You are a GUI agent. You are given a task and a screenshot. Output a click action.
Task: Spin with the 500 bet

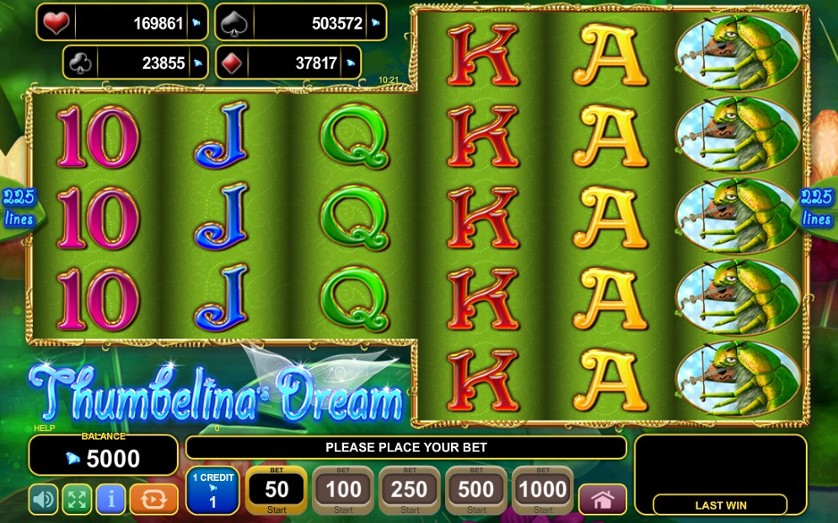click(476, 490)
